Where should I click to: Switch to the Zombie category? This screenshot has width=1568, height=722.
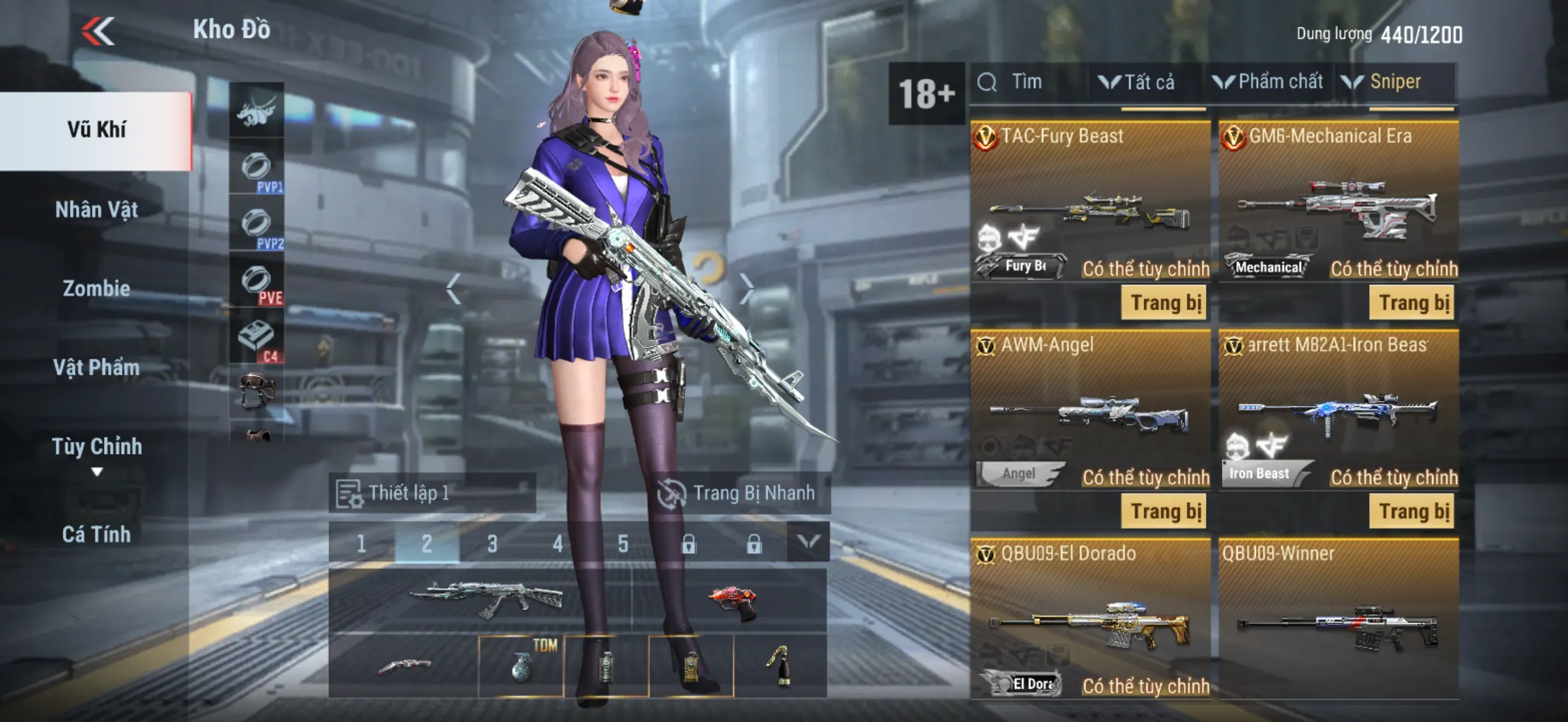point(96,289)
